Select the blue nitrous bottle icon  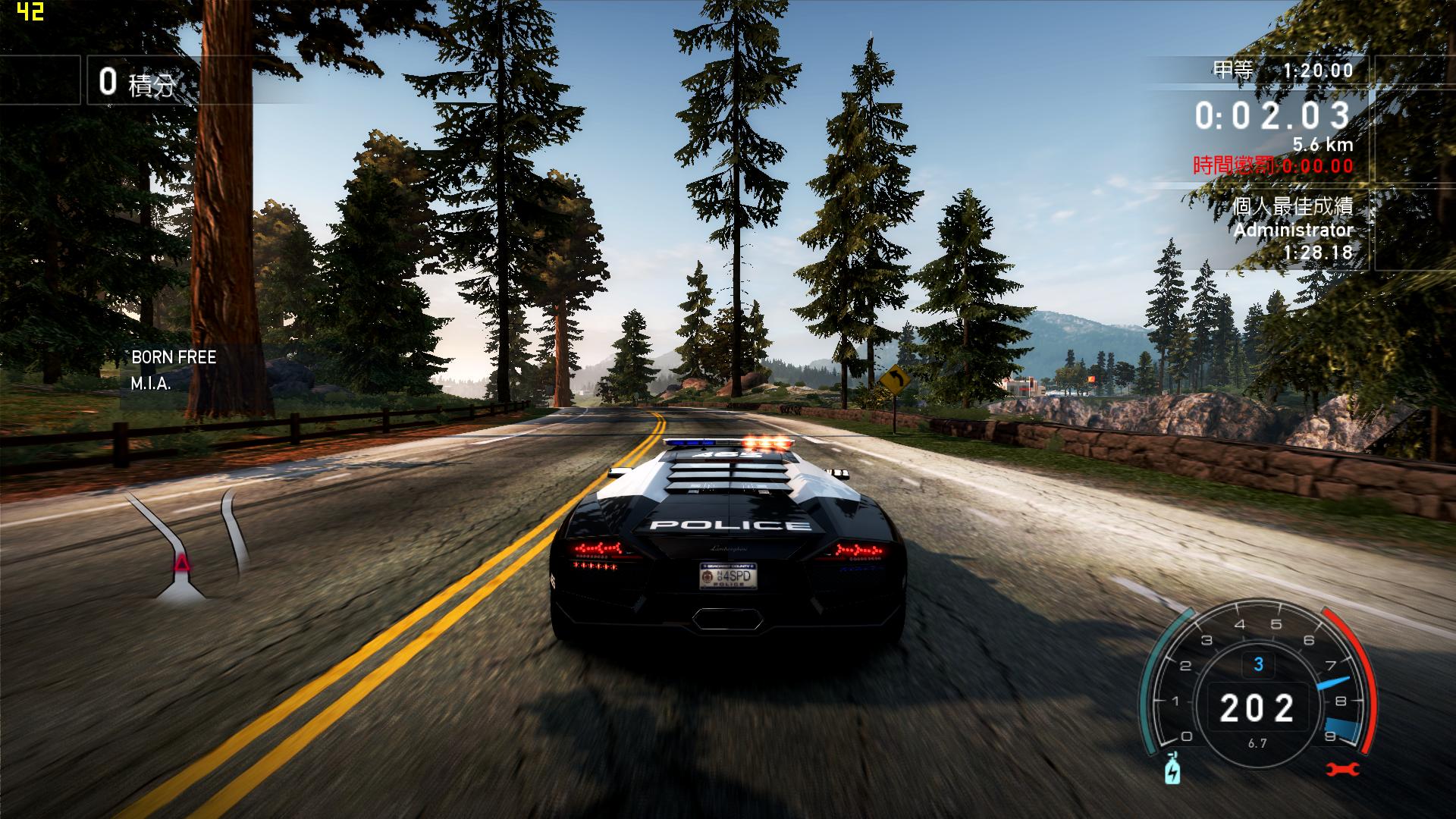(x=1172, y=768)
